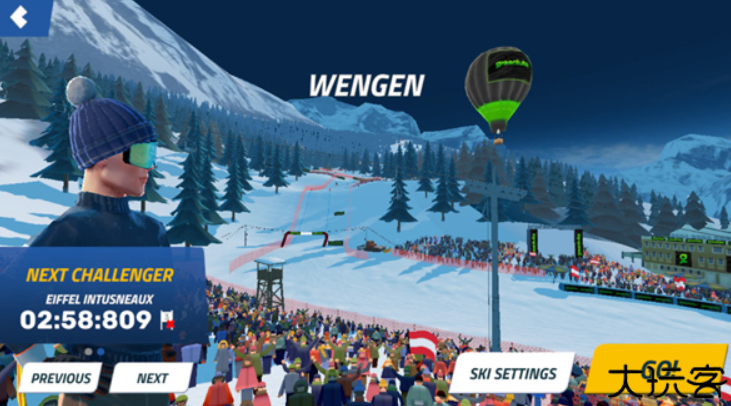
Task: Choose the Next challenger button
Action: (151, 378)
